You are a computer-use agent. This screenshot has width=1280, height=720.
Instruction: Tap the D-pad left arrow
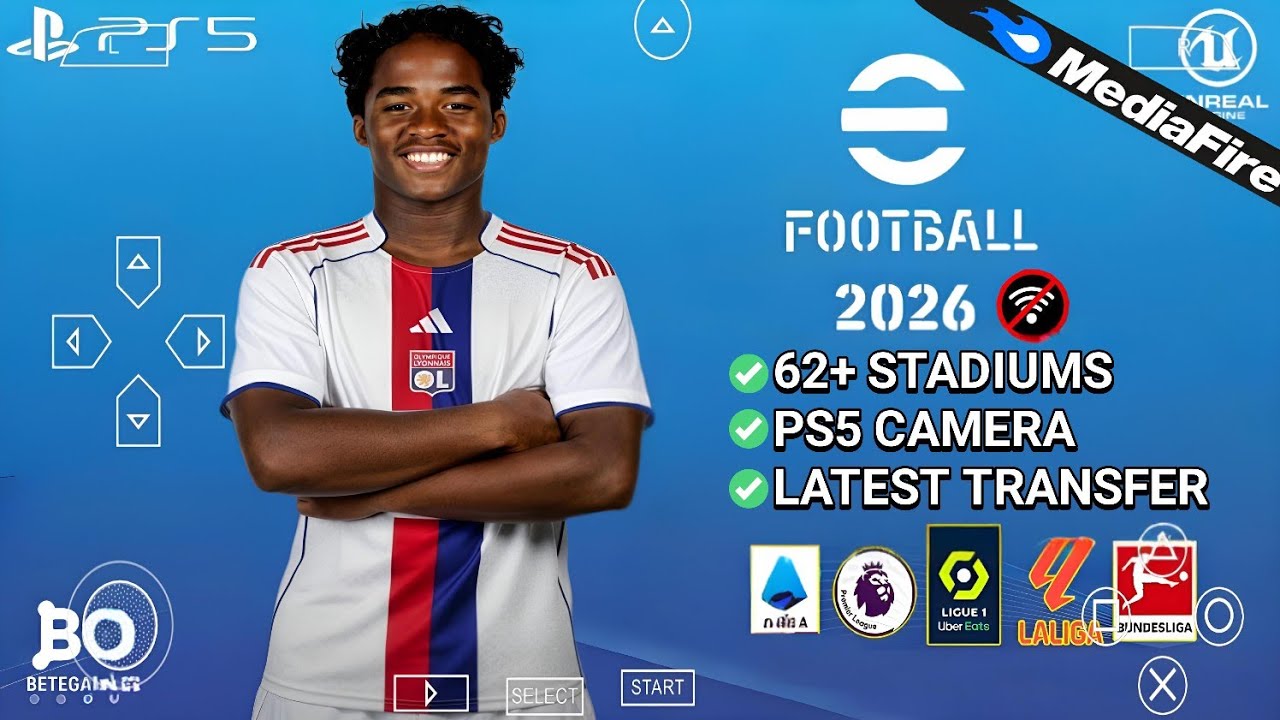80,342
